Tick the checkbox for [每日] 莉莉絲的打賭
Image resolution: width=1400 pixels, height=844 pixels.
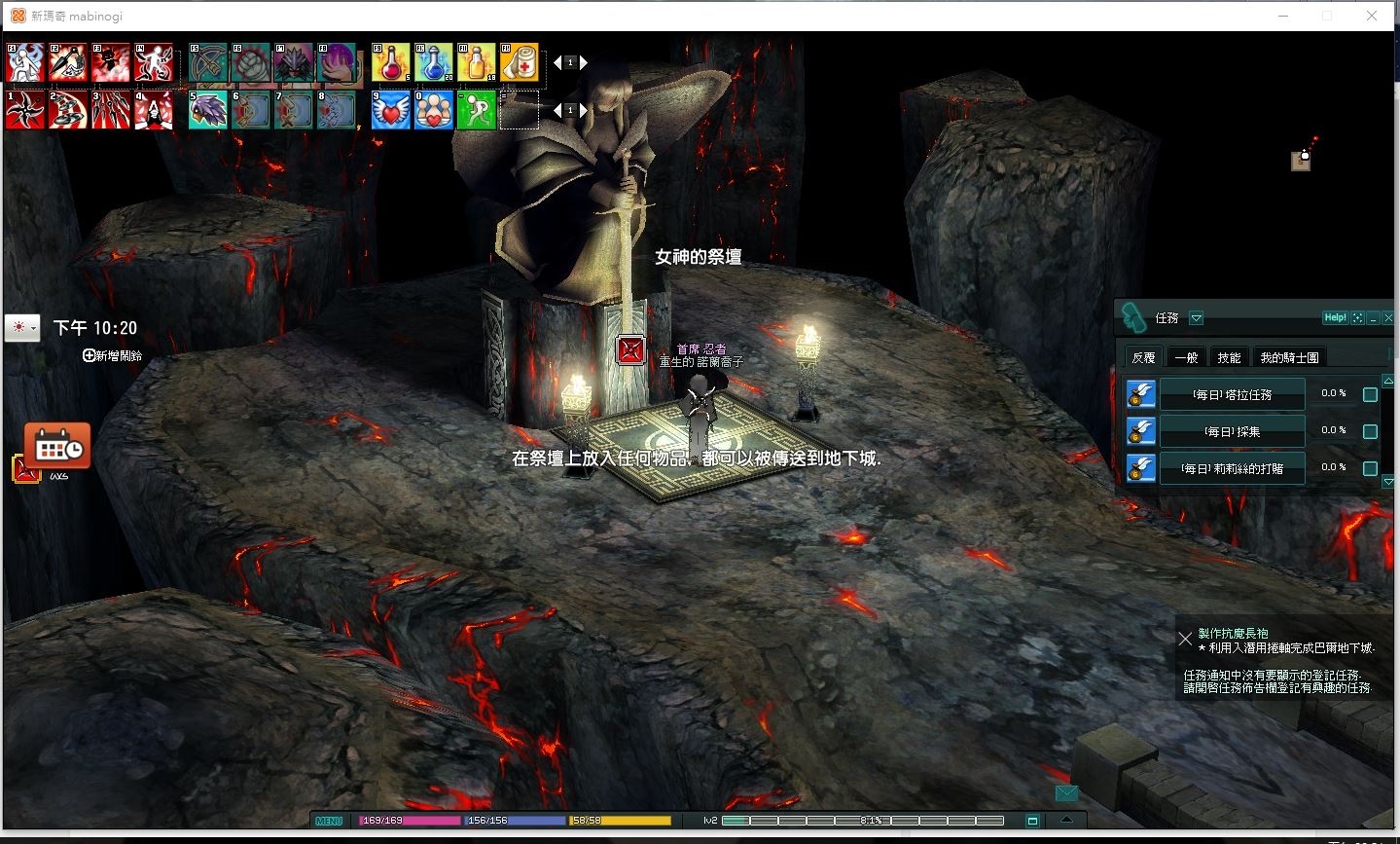(x=1370, y=468)
